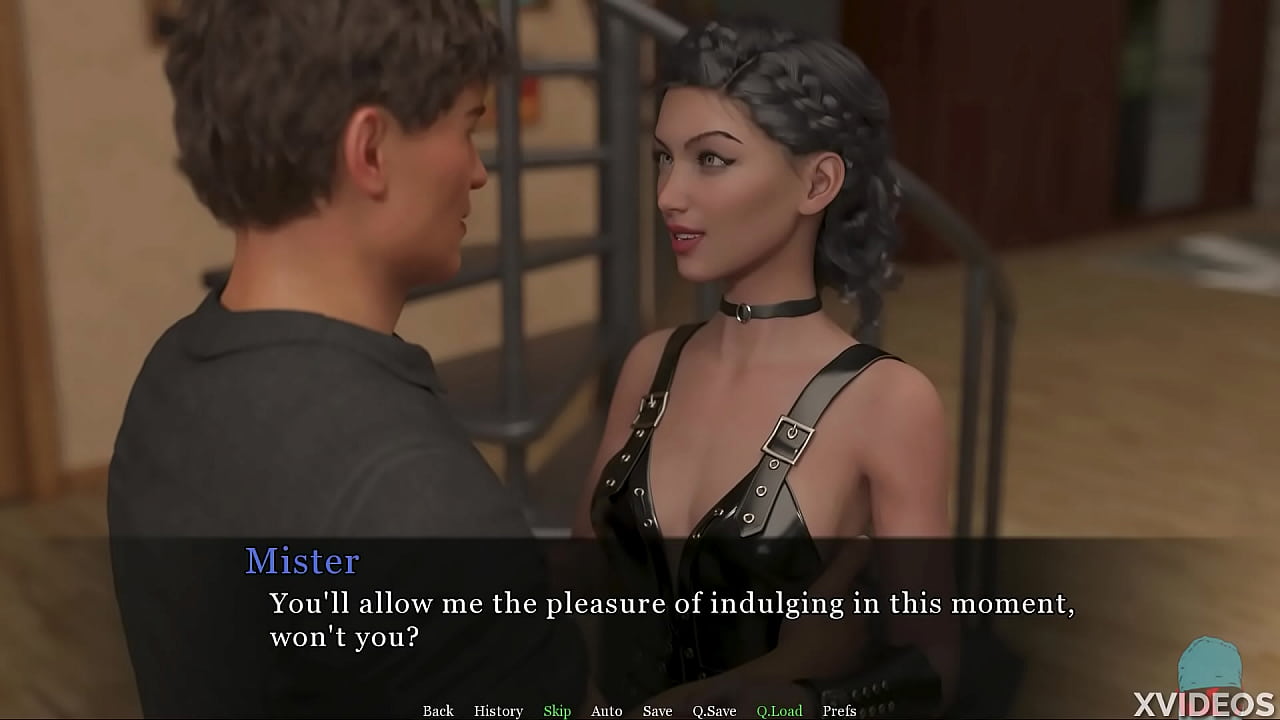Open the Save screen
This screenshot has height=720, width=1280.
coord(657,710)
